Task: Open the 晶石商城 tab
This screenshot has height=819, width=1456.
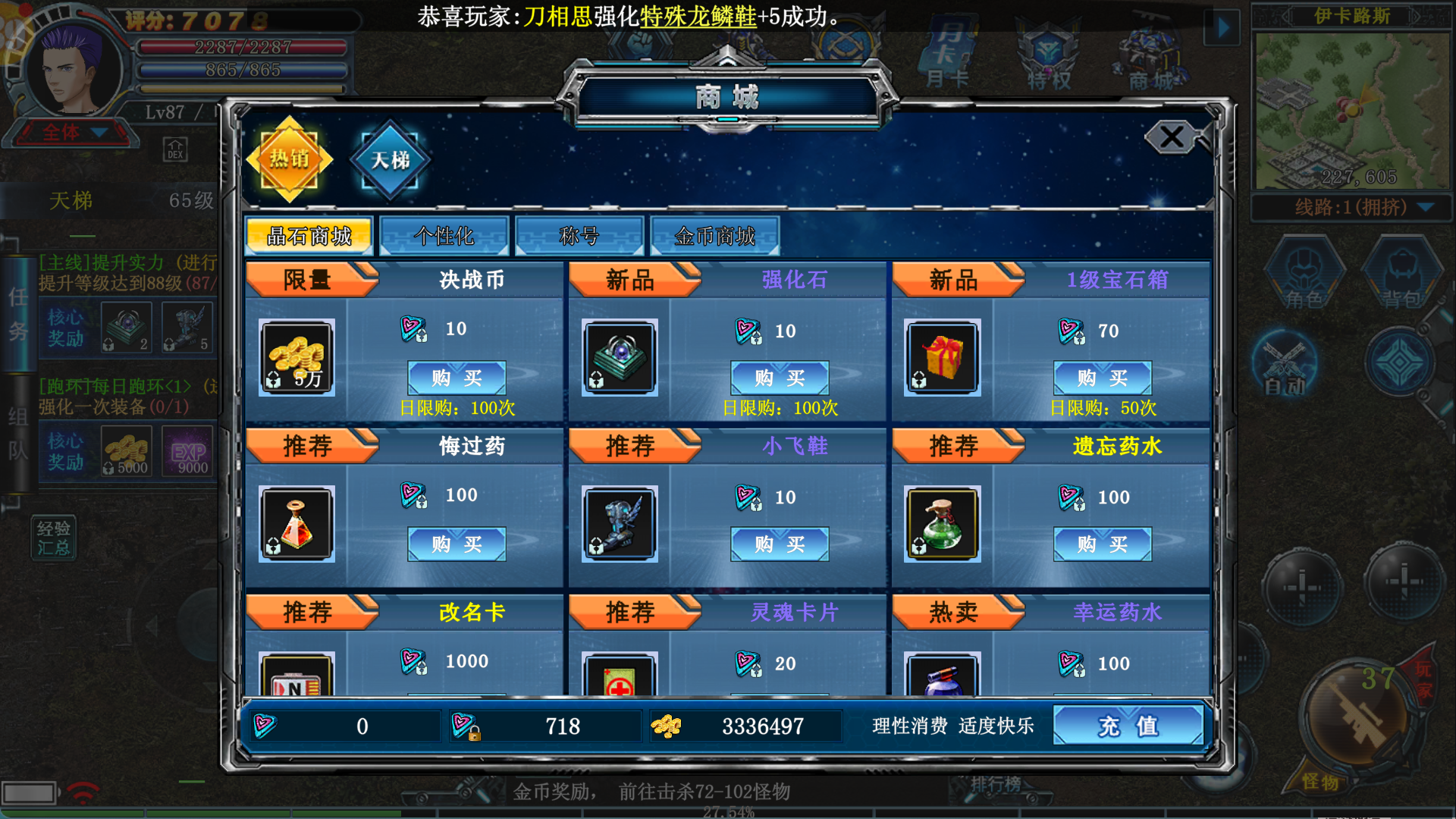Action: [x=309, y=237]
